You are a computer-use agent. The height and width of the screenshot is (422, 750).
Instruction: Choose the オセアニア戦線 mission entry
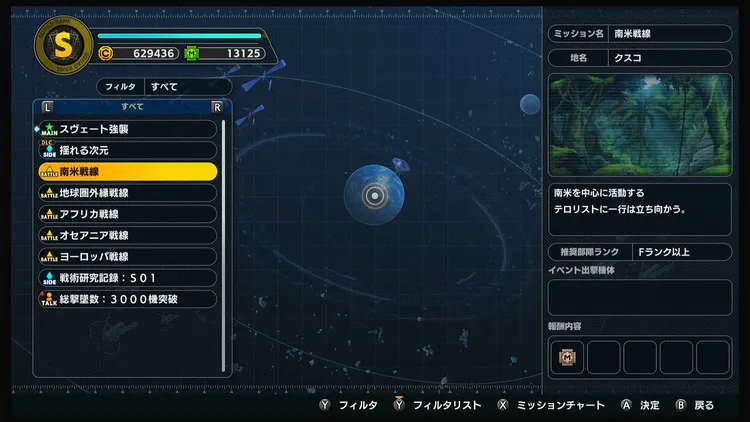click(128, 235)
